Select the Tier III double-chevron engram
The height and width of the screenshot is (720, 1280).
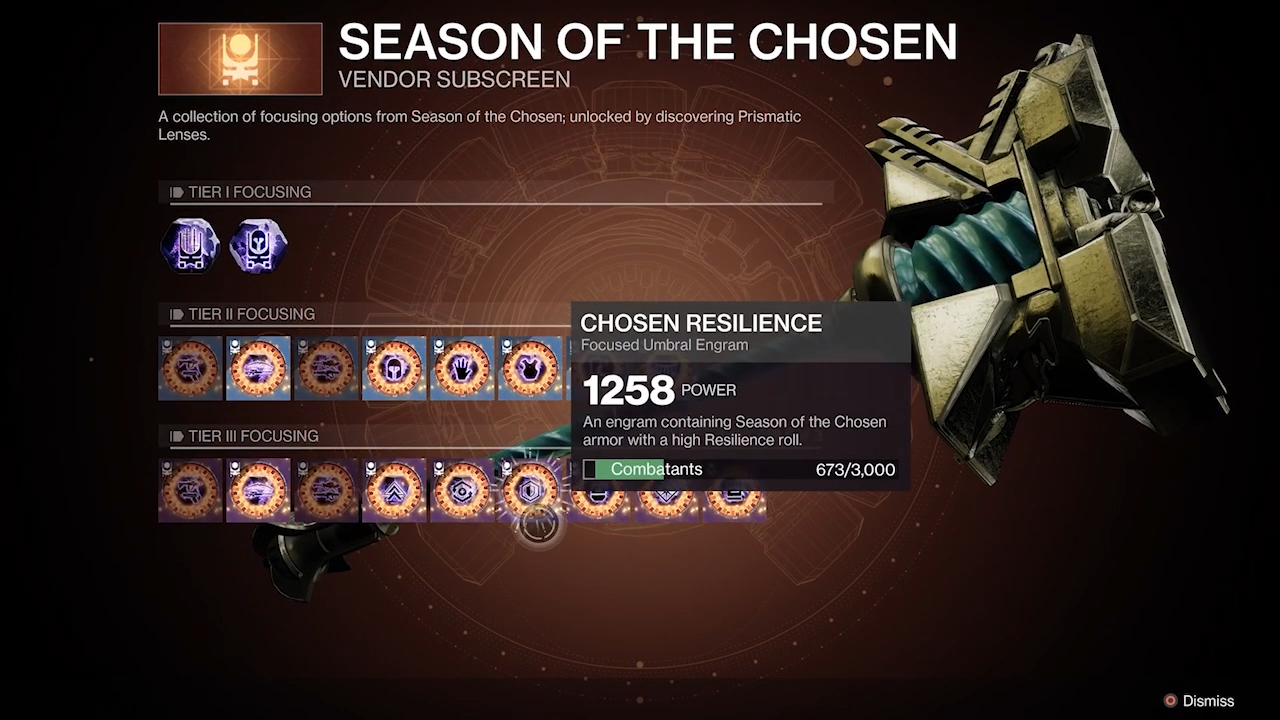click(x=394, y=490)
